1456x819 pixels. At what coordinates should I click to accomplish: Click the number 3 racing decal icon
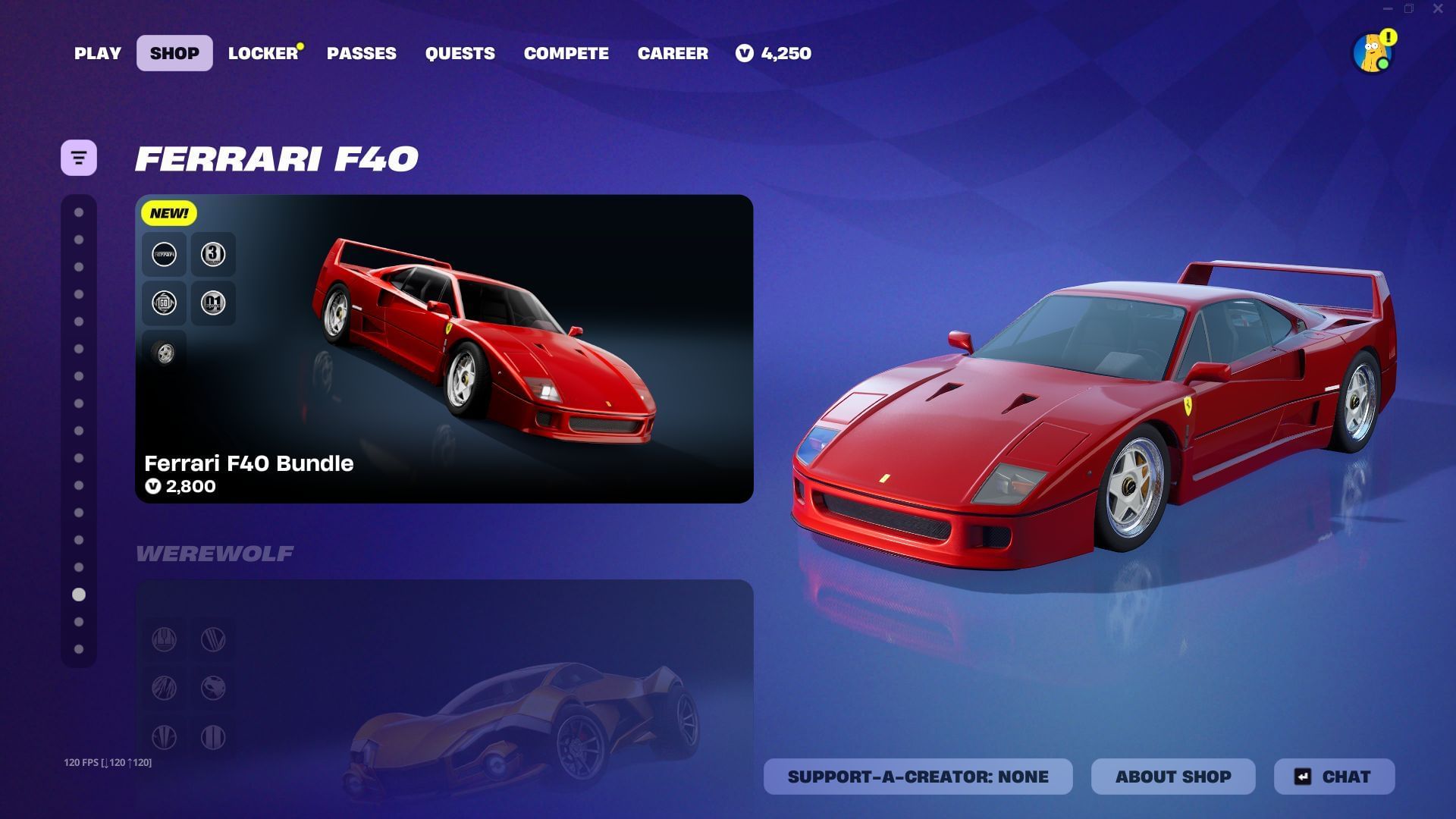pos(213,254)
